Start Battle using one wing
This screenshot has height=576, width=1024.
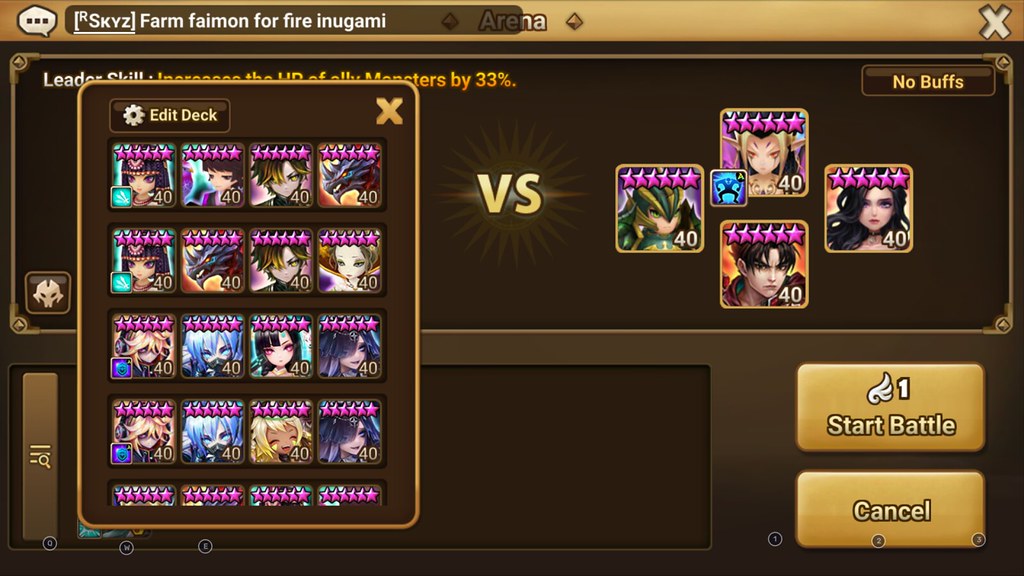coord(890,408)
